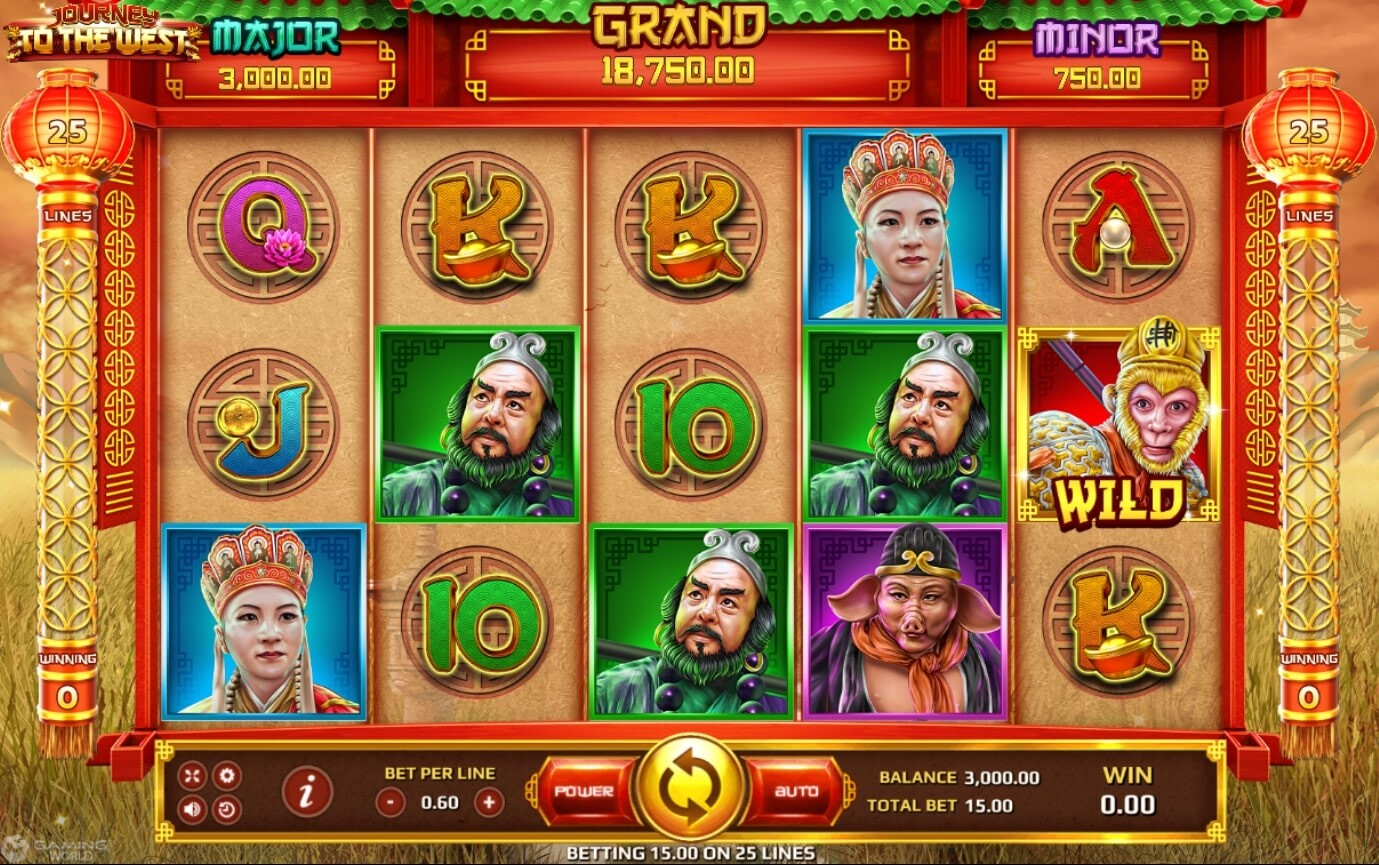Decrease bet per line with minus button
Screen dimensions: 1379x865
(x=391, y=802)
